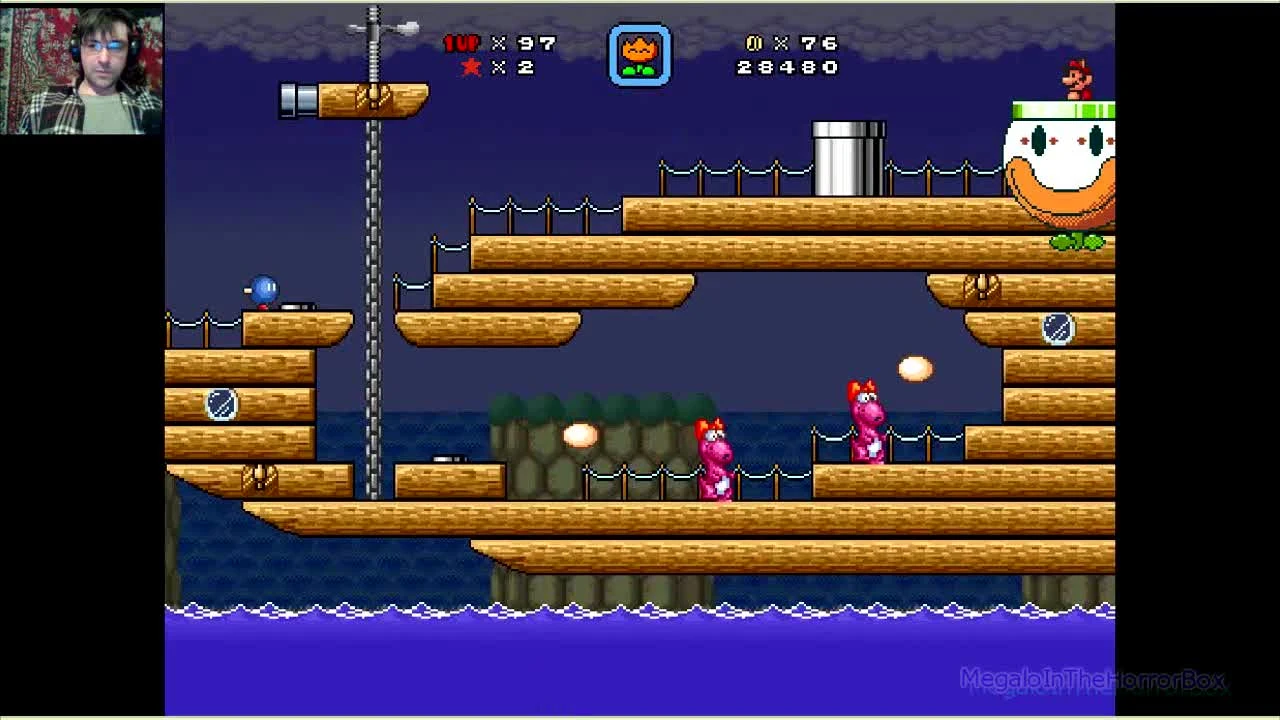The image size is (1280, 720).
Task: Select the fire flower in the item box
Action: coord(641,55)
